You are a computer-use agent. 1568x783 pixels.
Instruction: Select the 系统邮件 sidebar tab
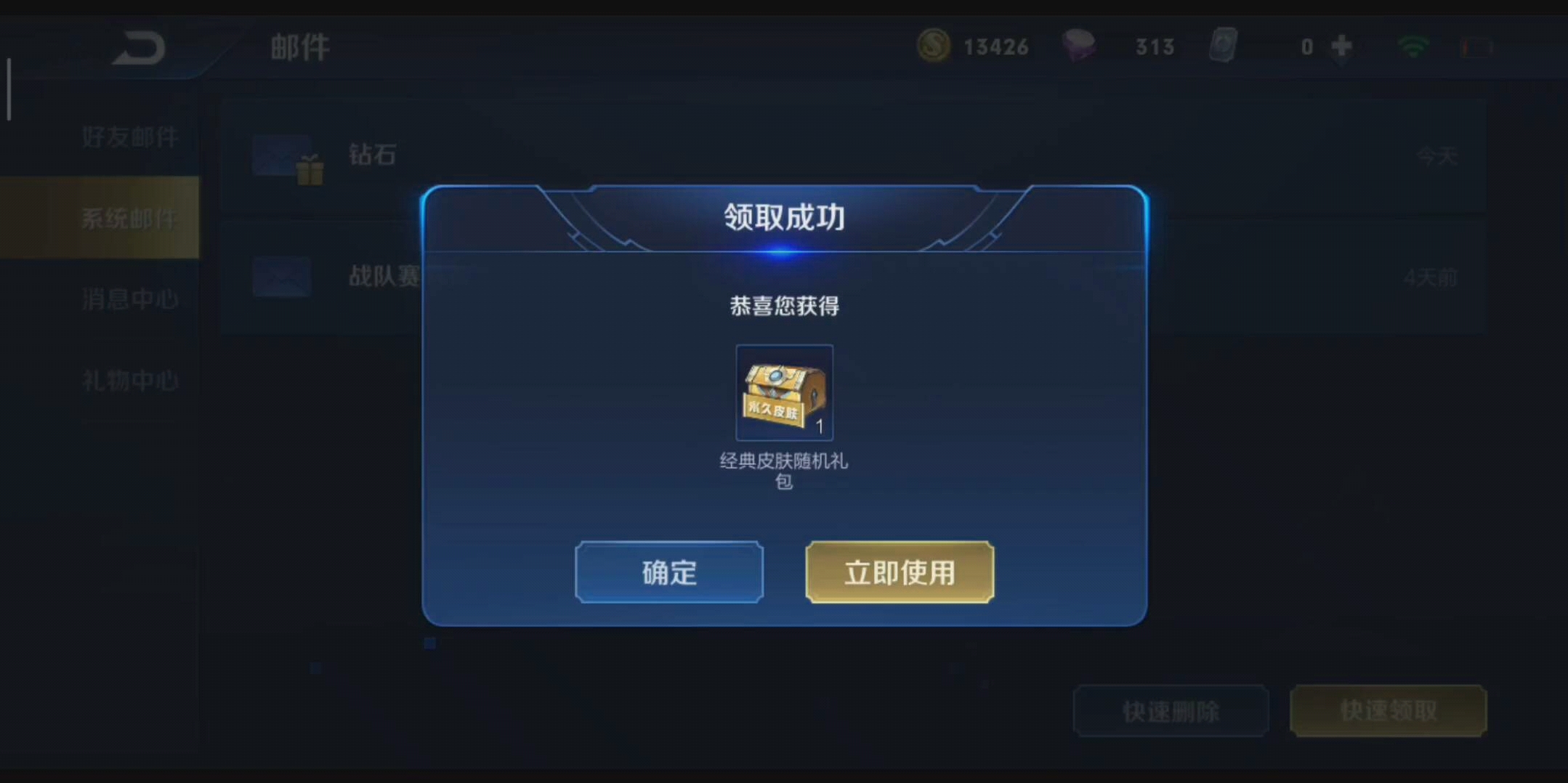129,216
